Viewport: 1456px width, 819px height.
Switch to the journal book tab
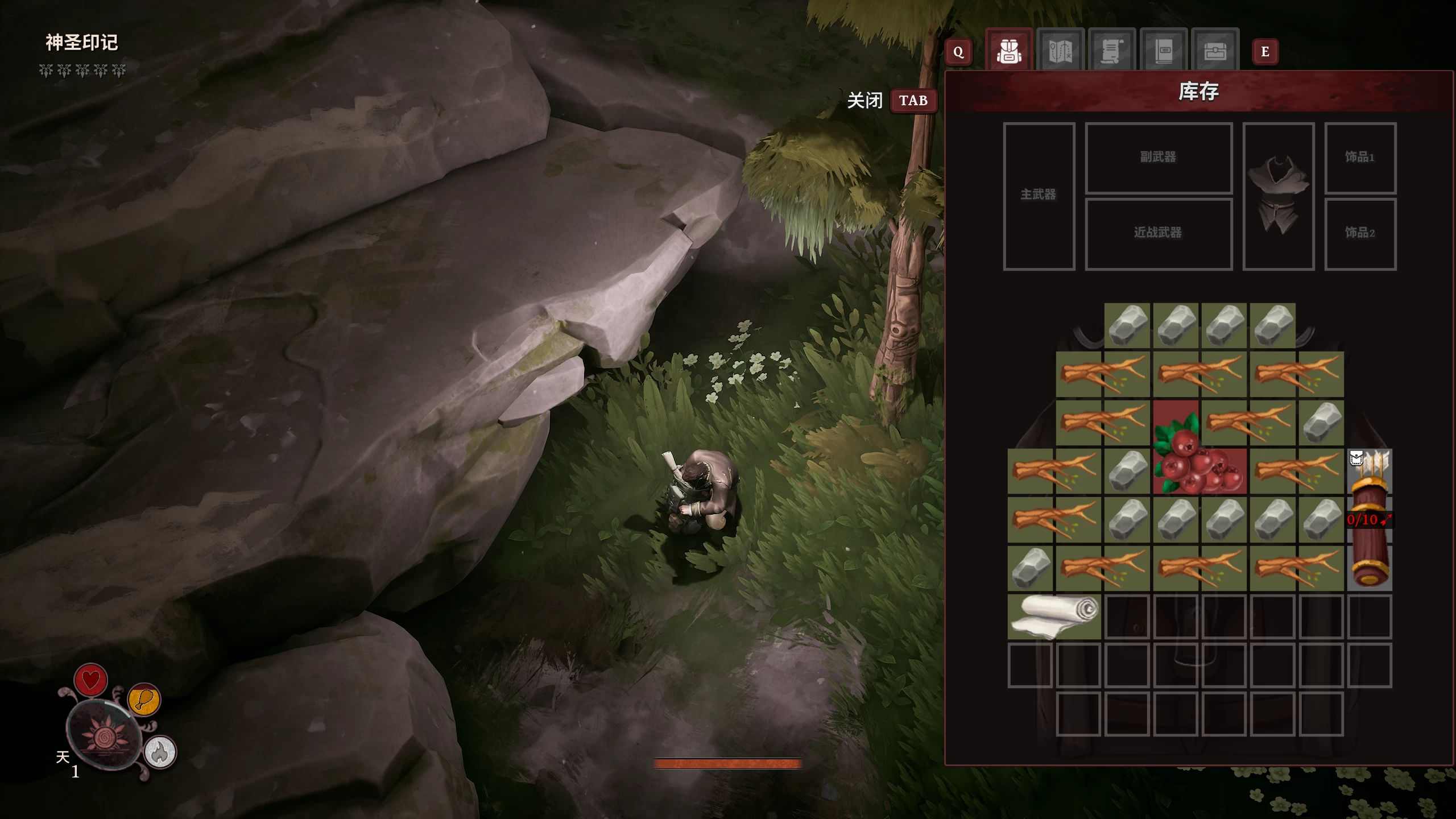tap(1164, 51)
